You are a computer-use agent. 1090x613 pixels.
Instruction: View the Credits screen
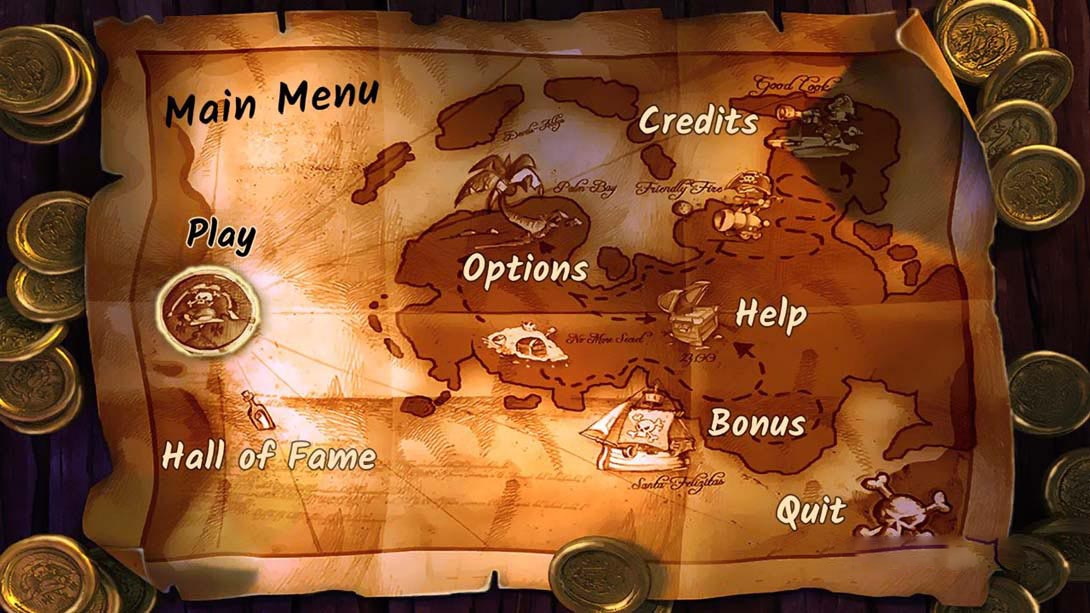coord(698,122)
